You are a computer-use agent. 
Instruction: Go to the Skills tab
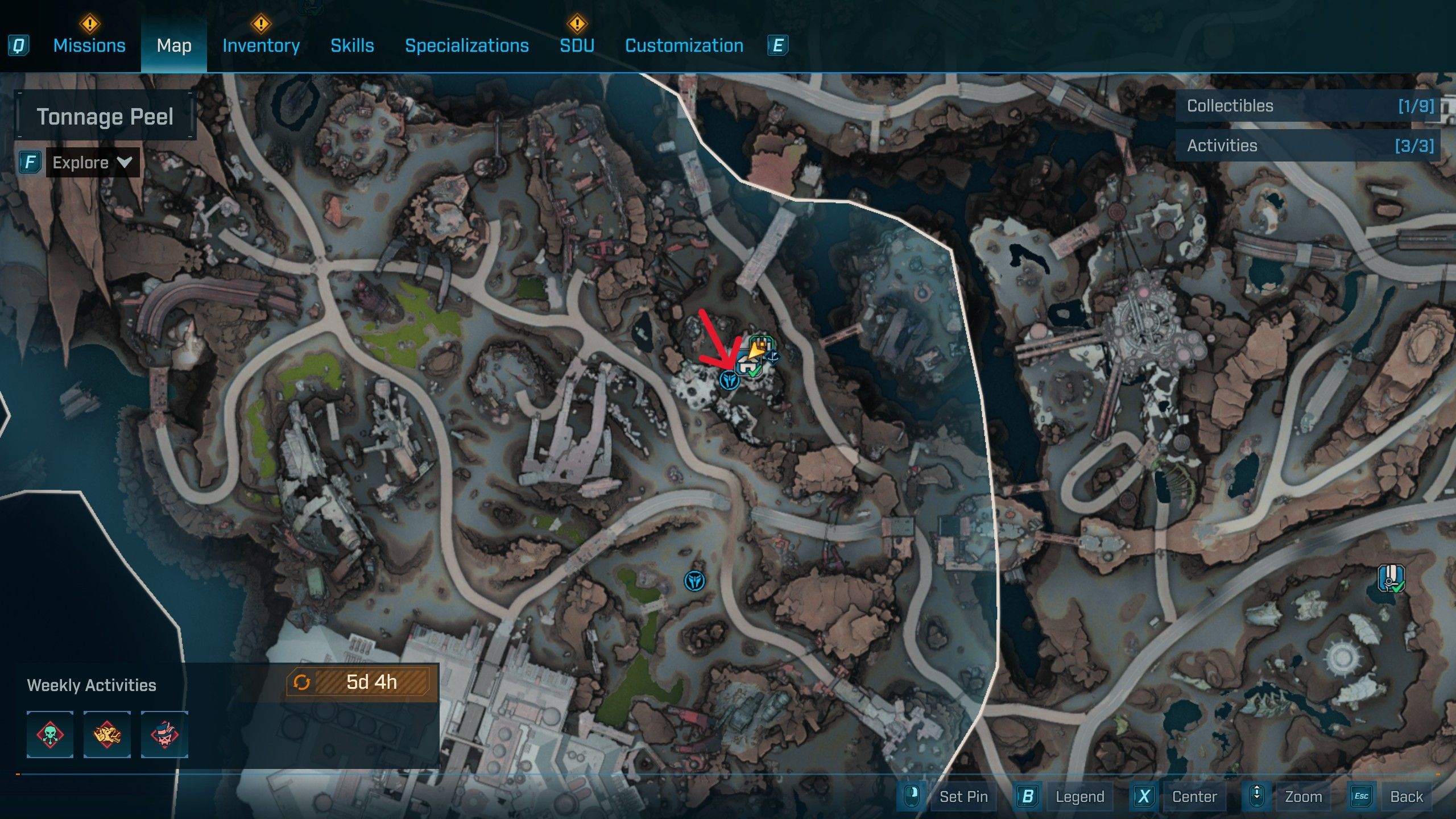point(352,45)
